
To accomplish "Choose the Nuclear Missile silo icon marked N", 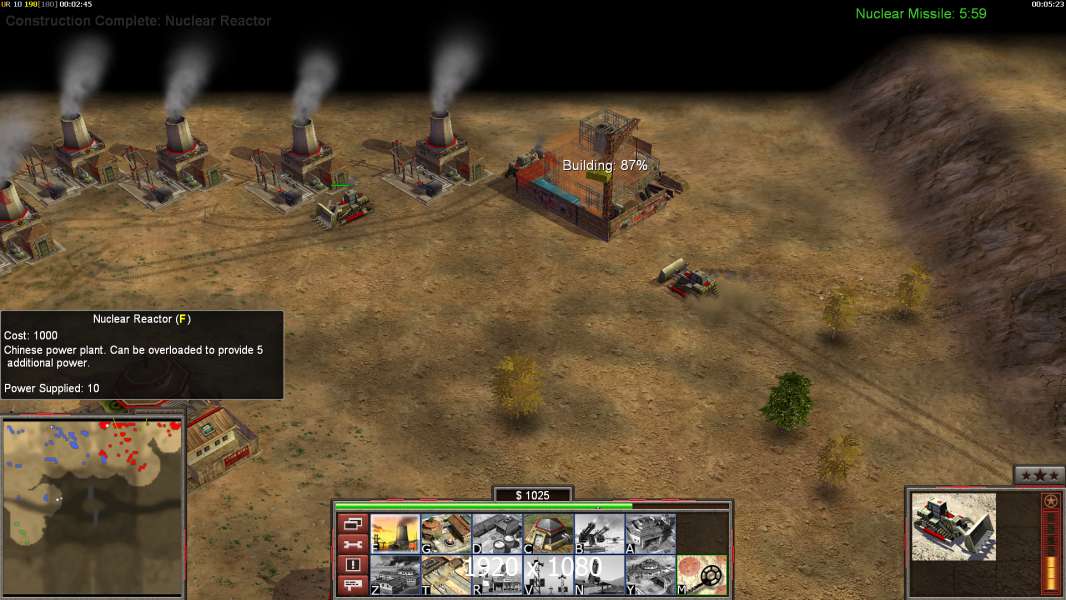I will (599, 575).
